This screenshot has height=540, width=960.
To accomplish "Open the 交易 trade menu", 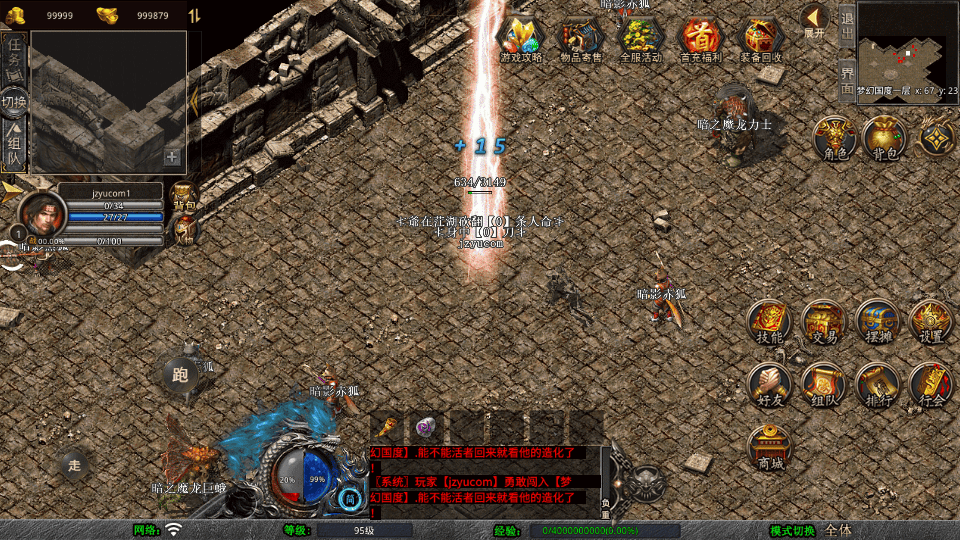I will tap(824, 321).
